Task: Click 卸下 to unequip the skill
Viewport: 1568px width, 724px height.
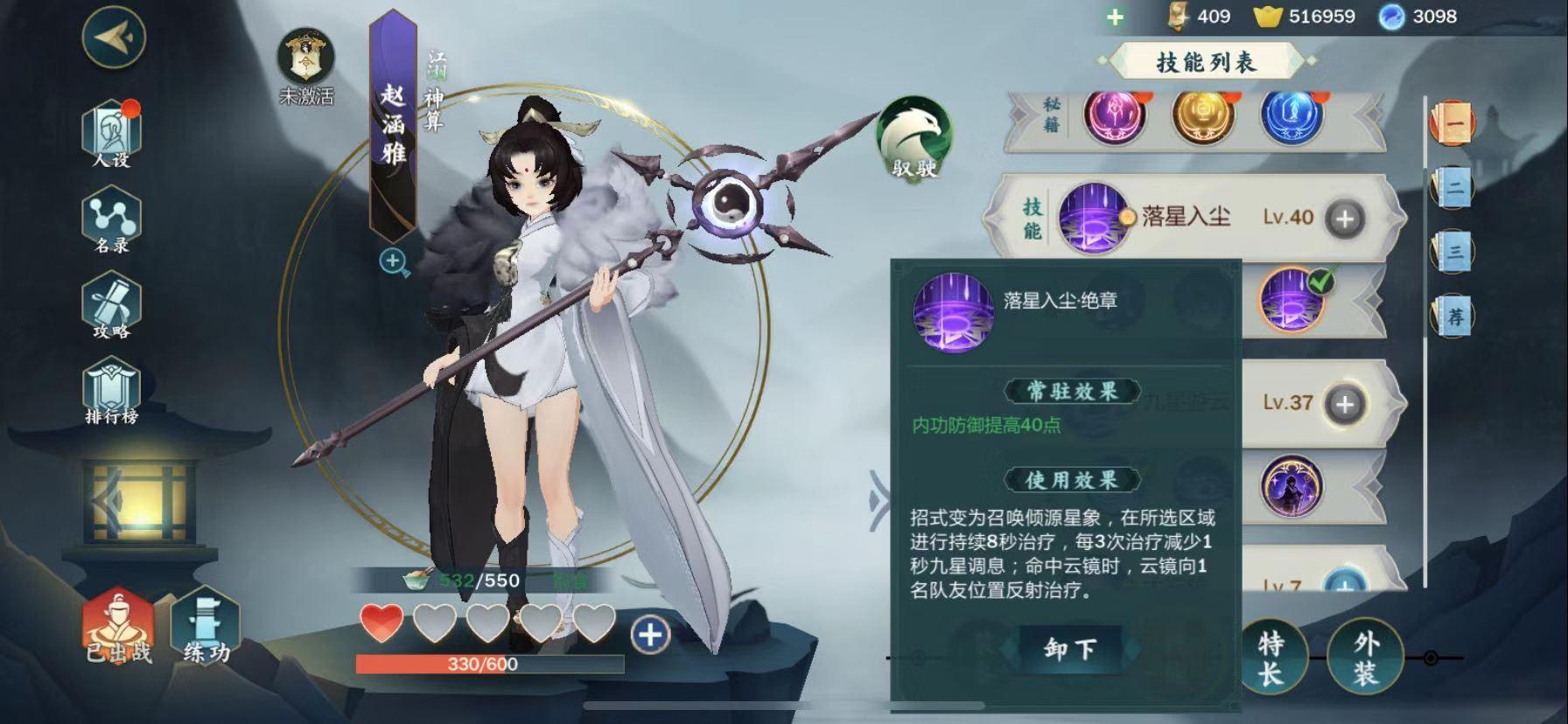Action: [x=1070, y=649]
